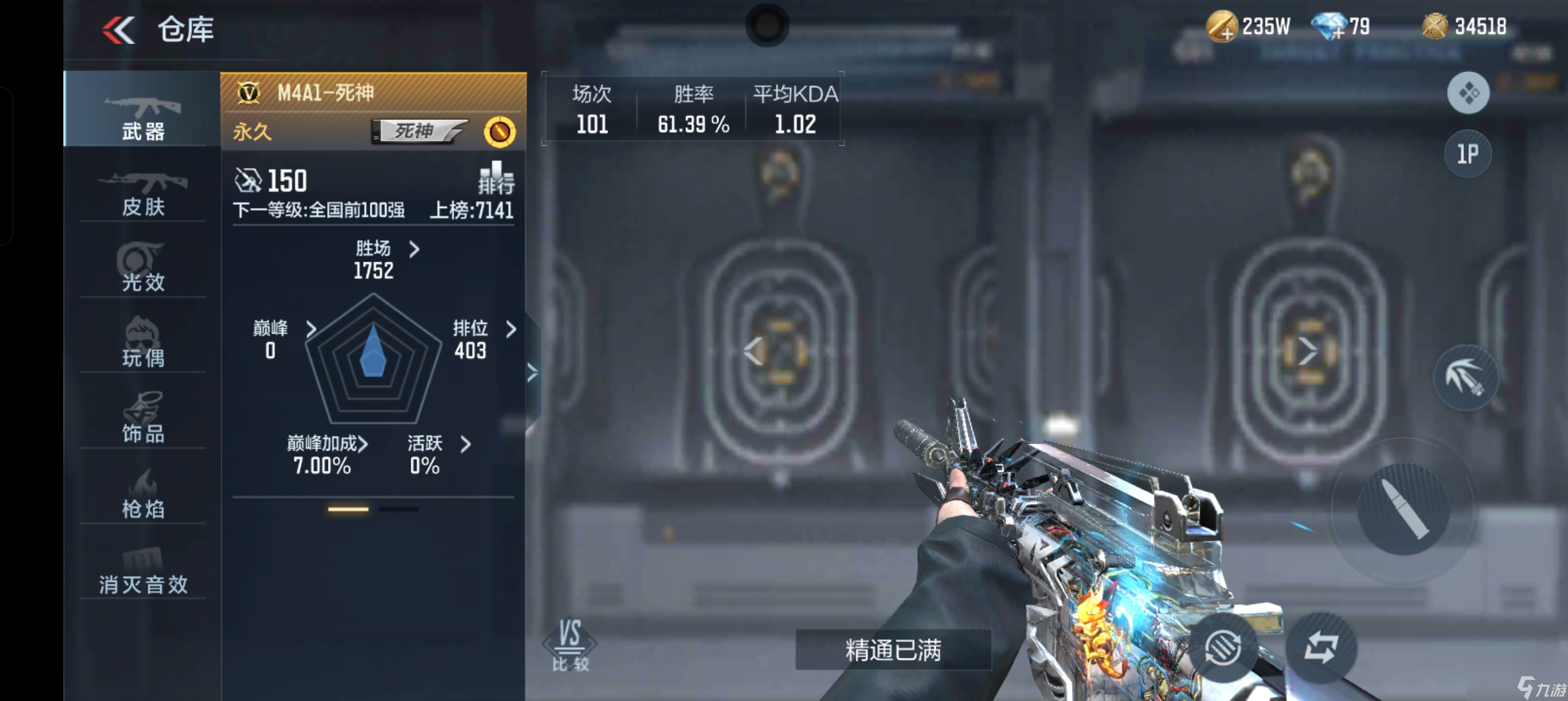Open the 排行 ranking chart
Viewport: 1568px width, 701px height.
(496, 178)
